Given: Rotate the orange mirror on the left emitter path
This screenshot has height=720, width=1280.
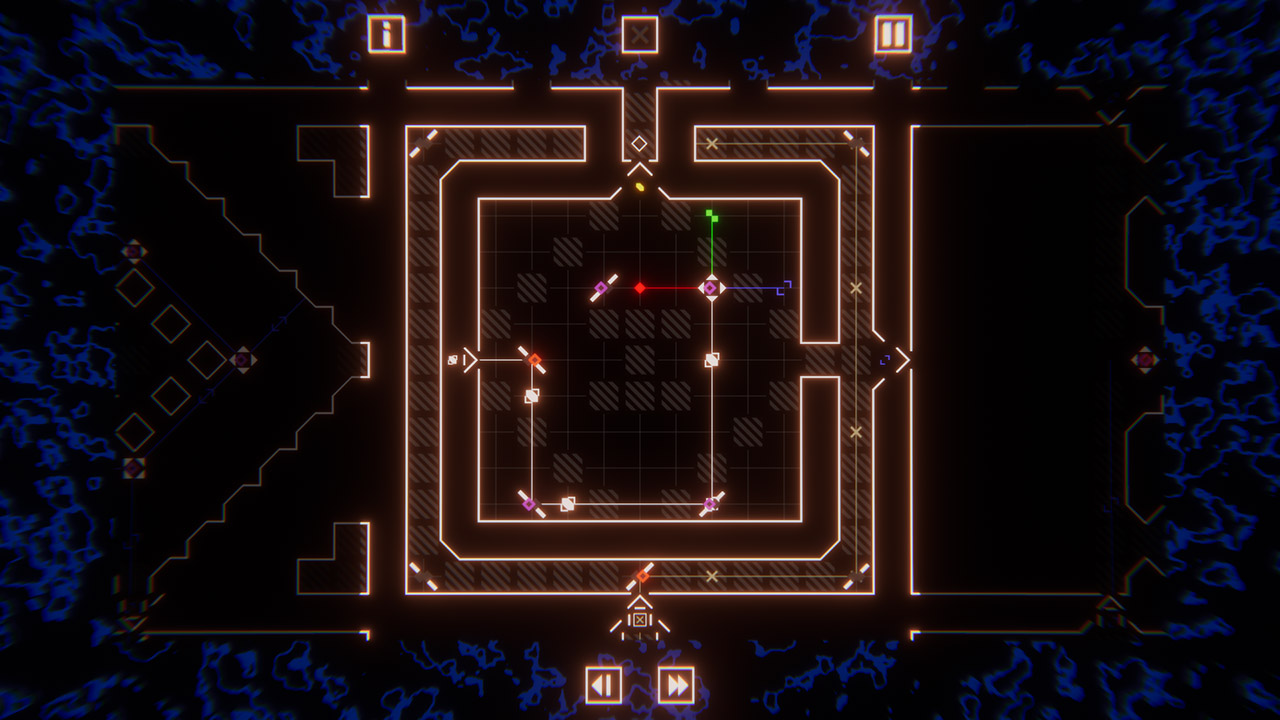Looking at the screenshot, I should pyautogui.click(x=533, y=357).
